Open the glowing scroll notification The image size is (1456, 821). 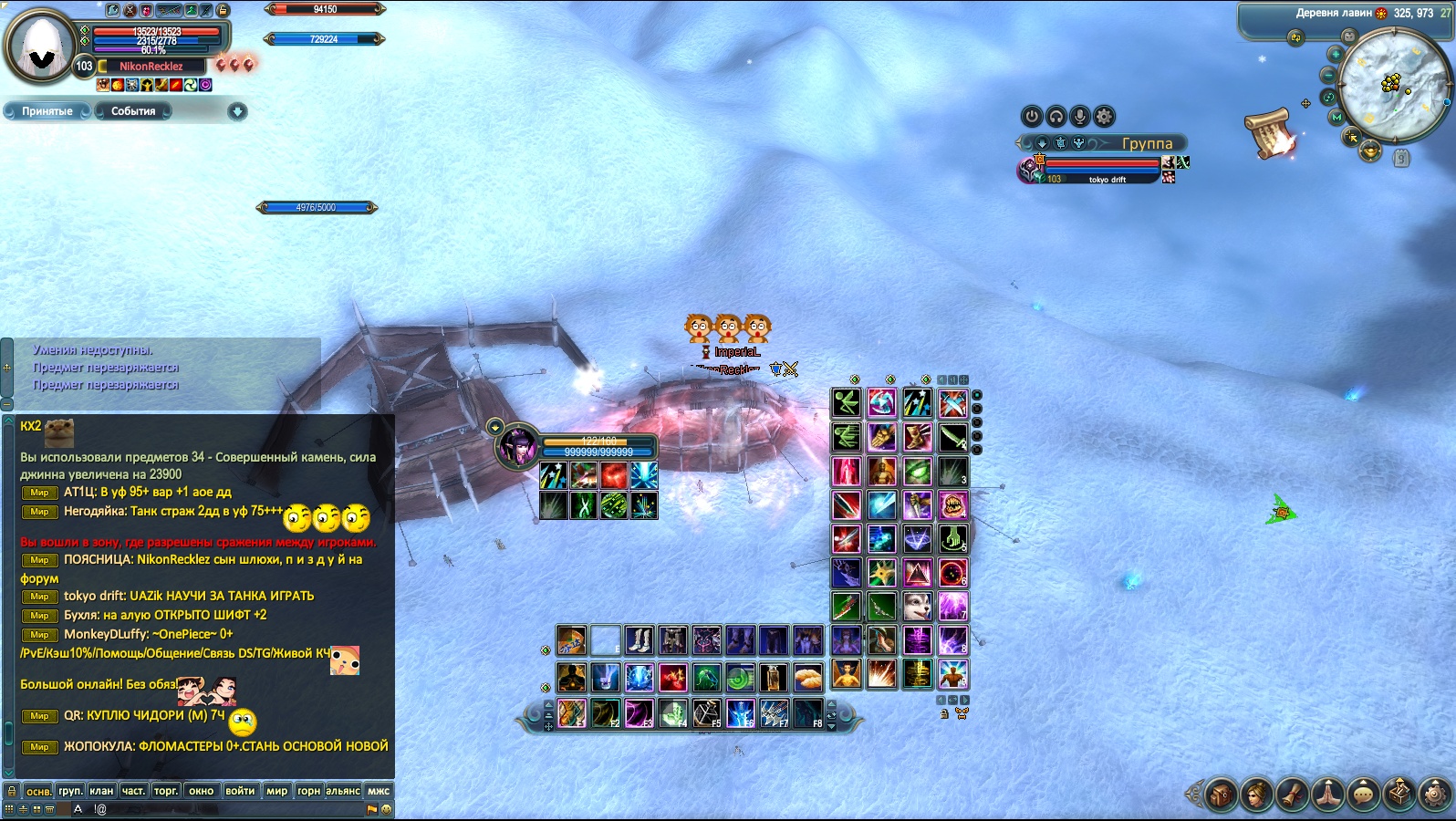(x=1270, y=133)
